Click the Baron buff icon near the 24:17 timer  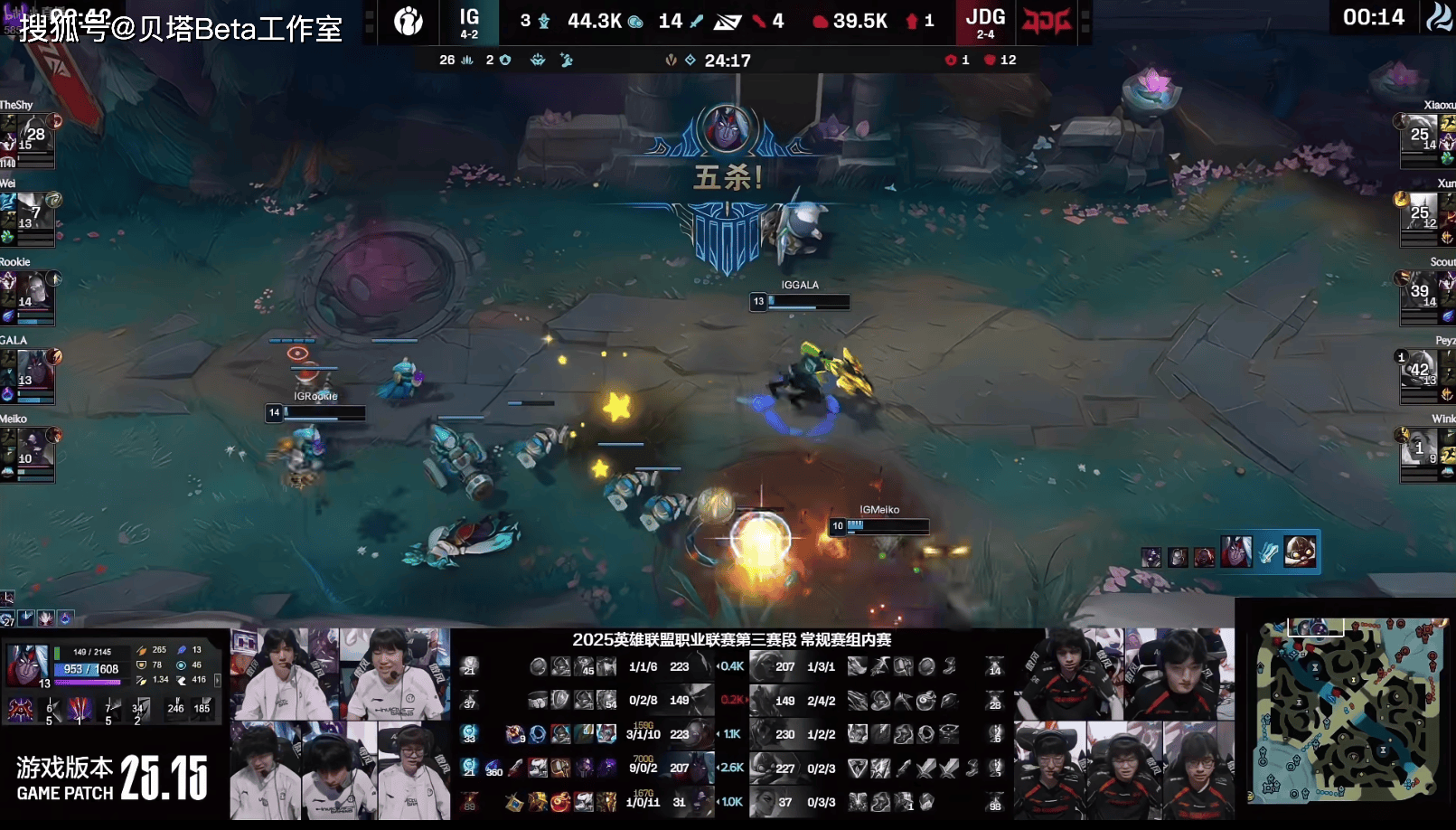(x=670, y=60)
